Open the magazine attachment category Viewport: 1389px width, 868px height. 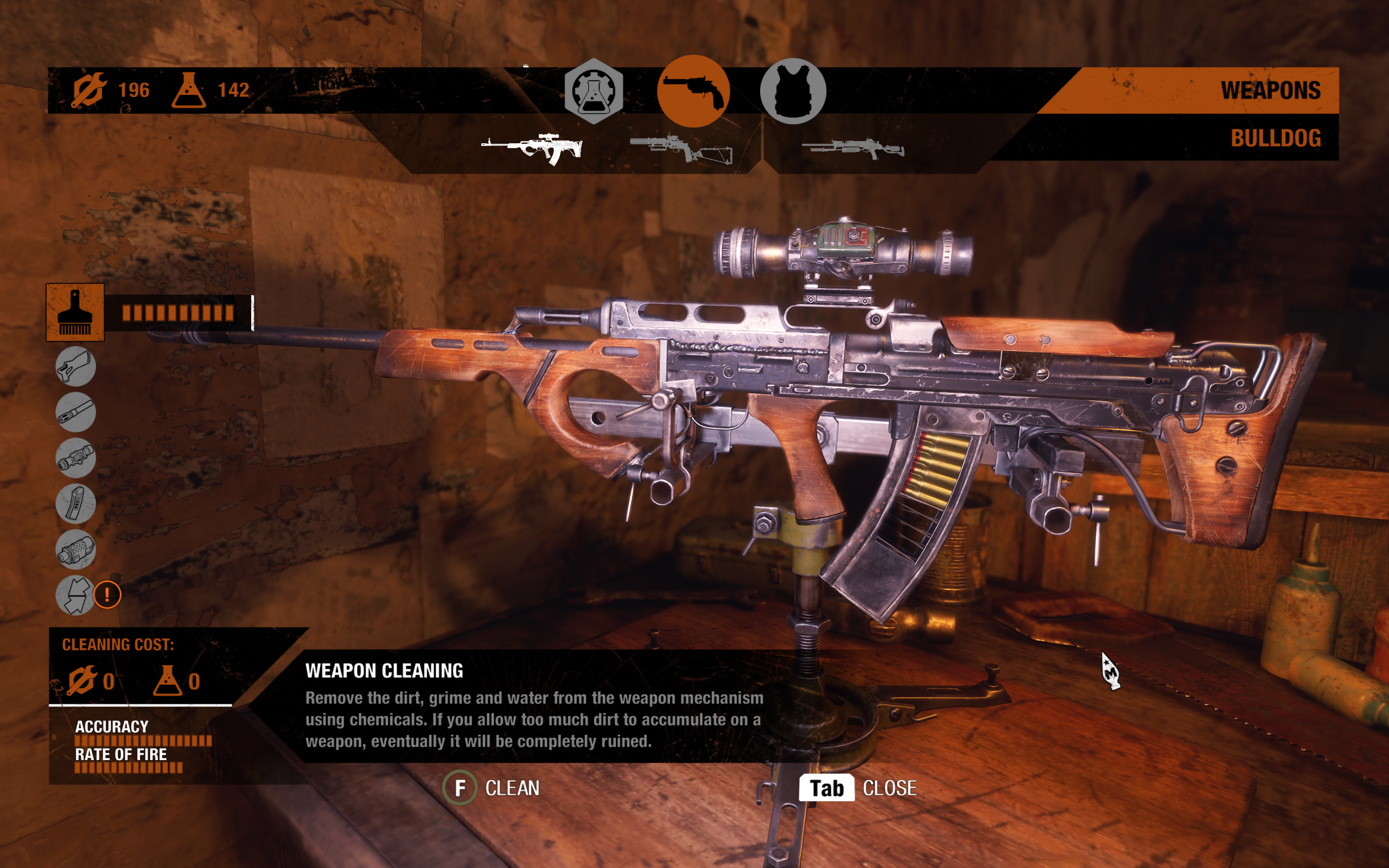click(76, 503)
